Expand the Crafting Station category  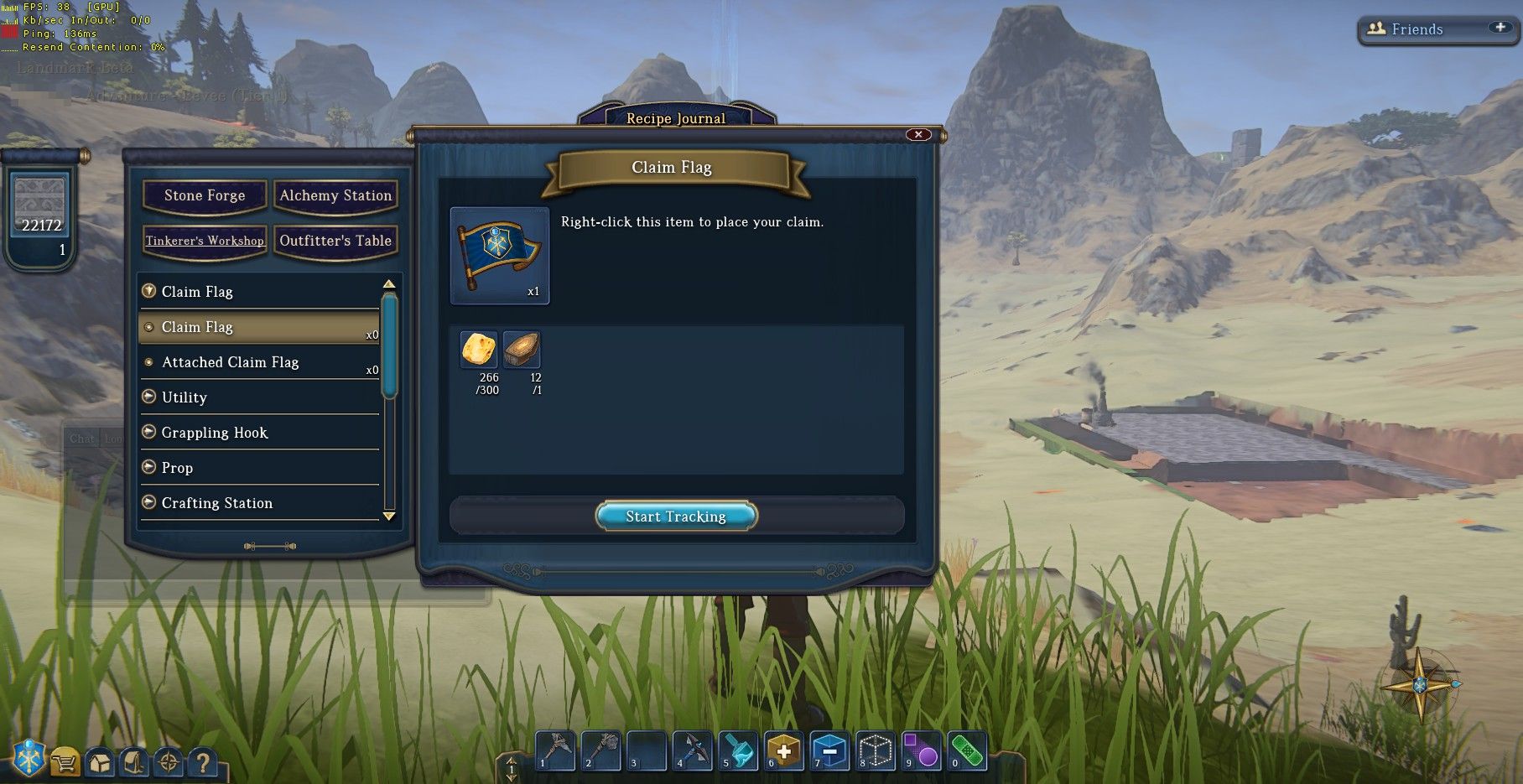pos(217,503)
